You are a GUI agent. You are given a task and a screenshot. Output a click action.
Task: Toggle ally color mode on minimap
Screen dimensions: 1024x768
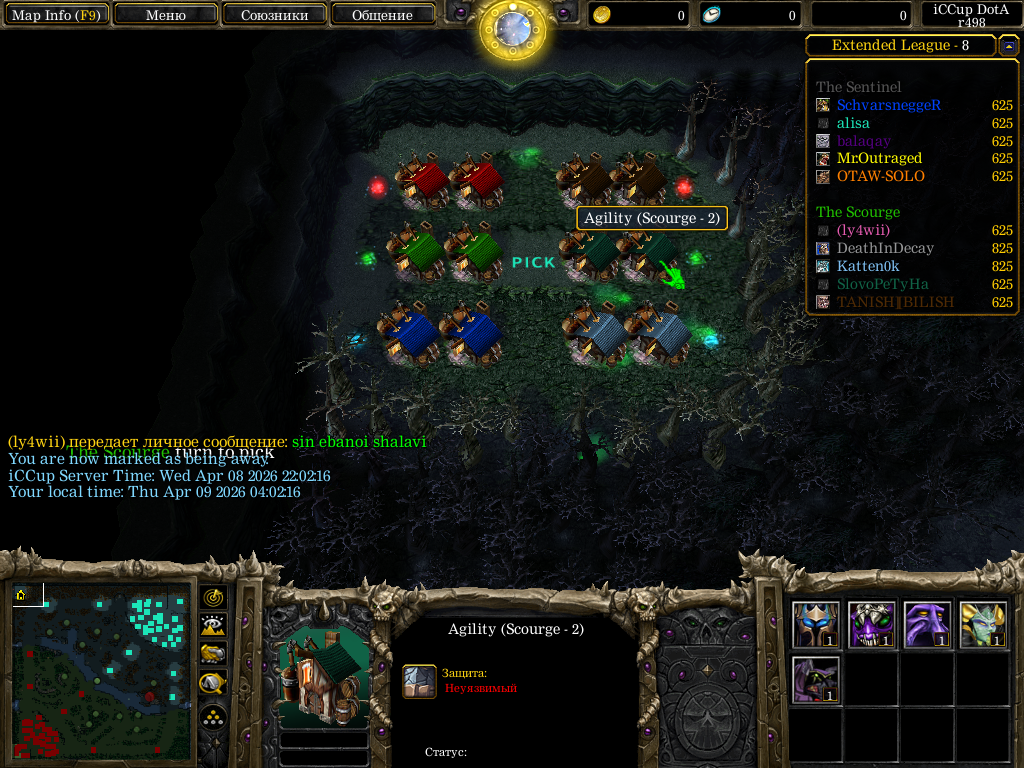[213, 654]
